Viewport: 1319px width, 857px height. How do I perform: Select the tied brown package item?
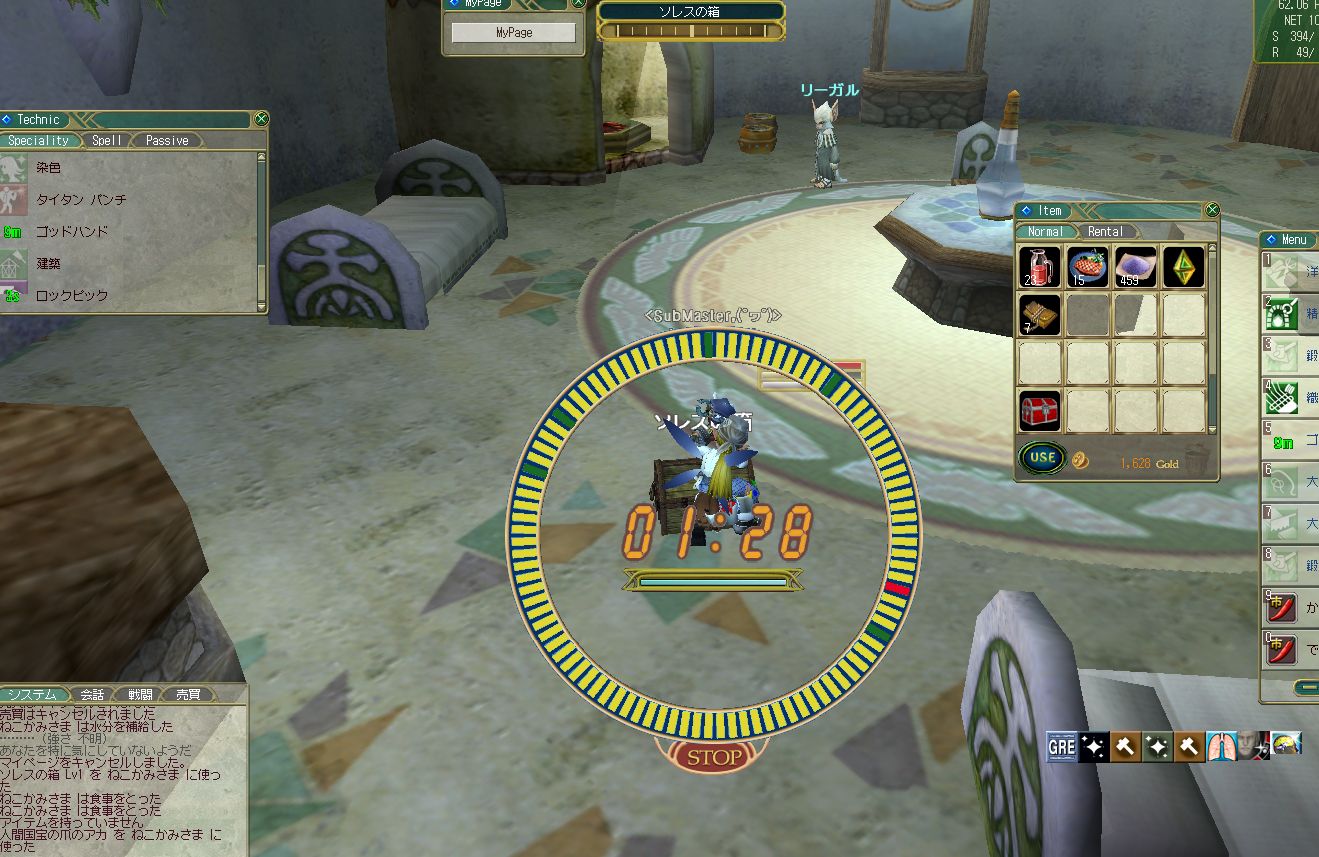[1040, 315]
